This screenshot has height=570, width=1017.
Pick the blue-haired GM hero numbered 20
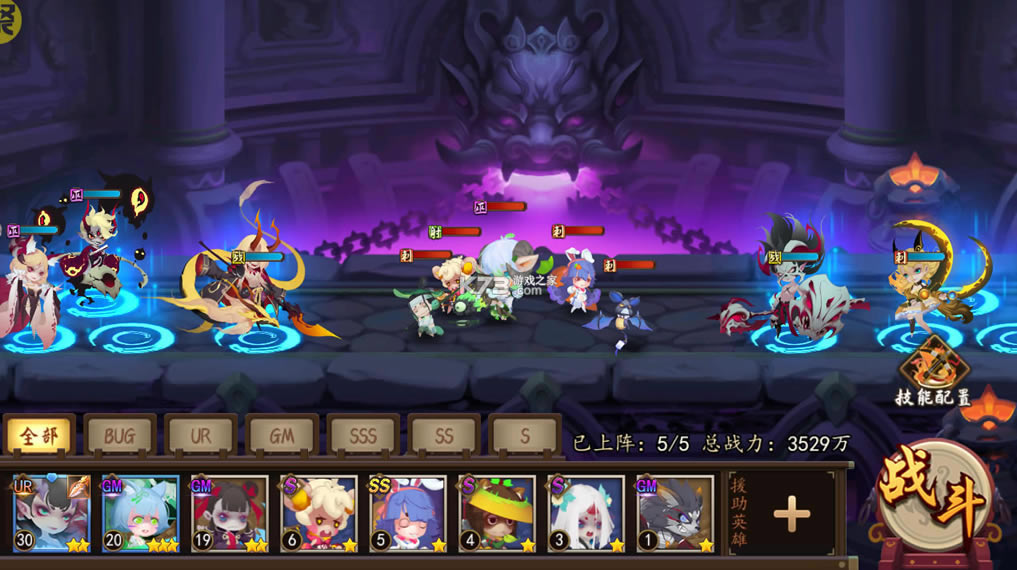coord(141,514)
